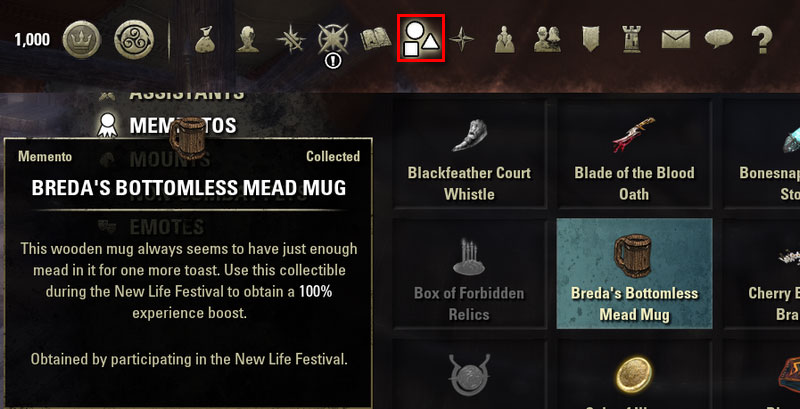Select the Assistants category
Image resolution: width=800 pixels, height=409 pixels.
coord(186,93)
